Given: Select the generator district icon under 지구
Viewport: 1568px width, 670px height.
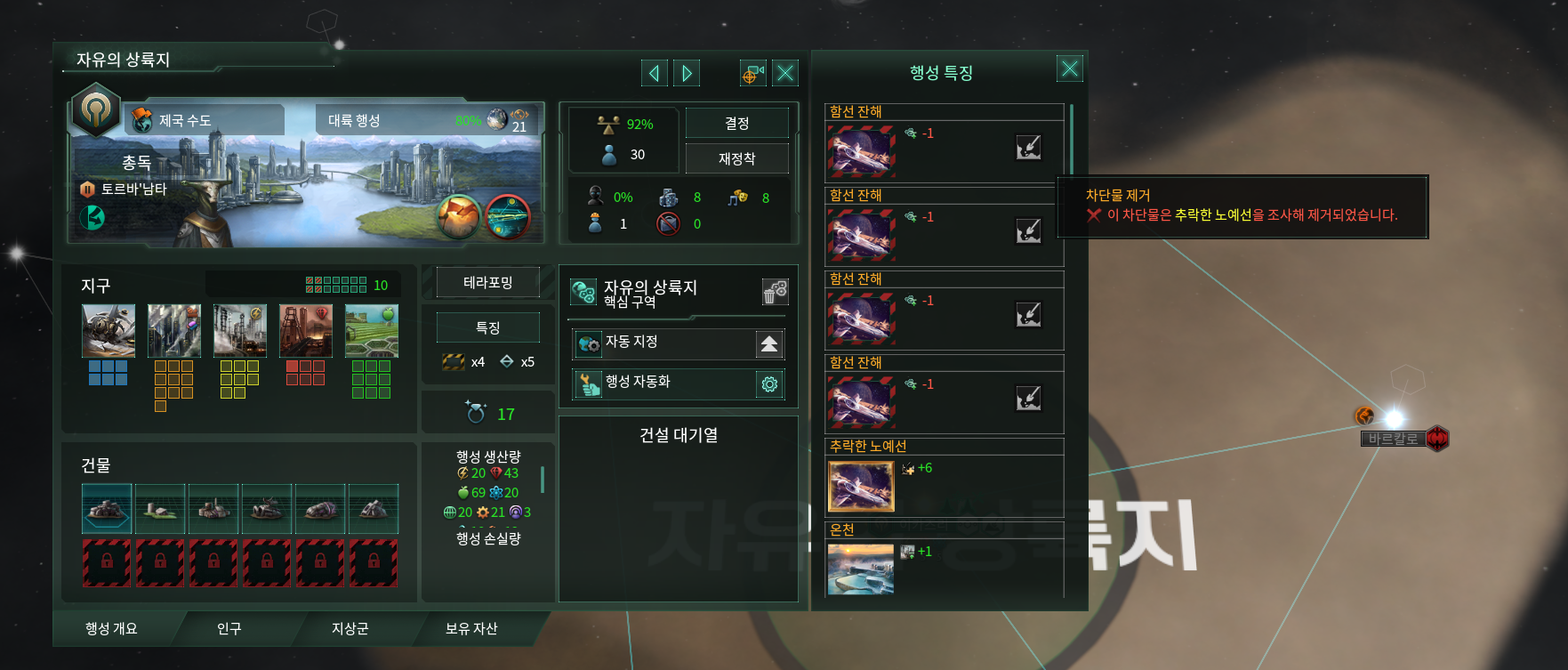Looking at the screenshot, I should point(239,329).
